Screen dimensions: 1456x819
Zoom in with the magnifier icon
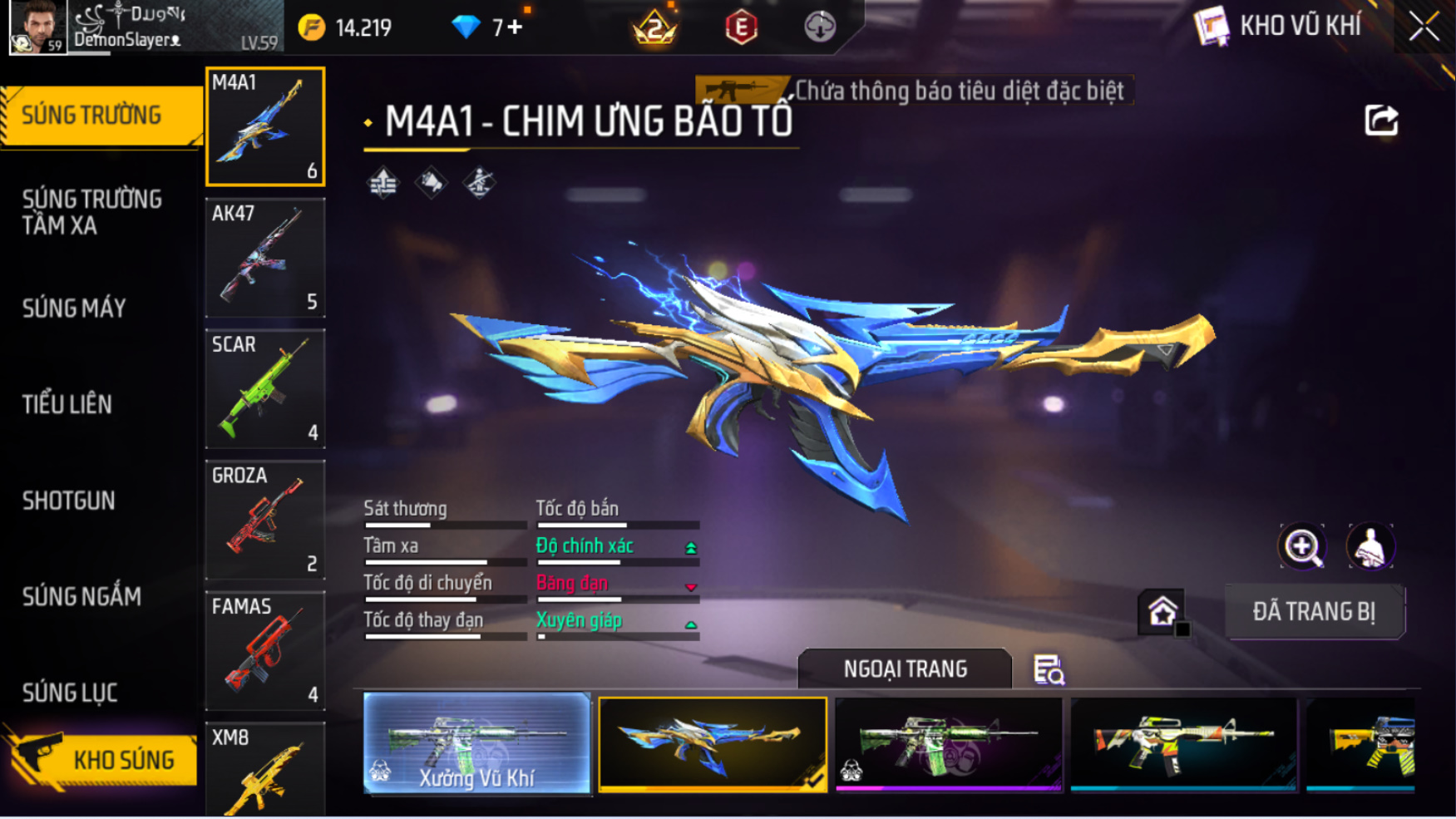[1301, 546]
